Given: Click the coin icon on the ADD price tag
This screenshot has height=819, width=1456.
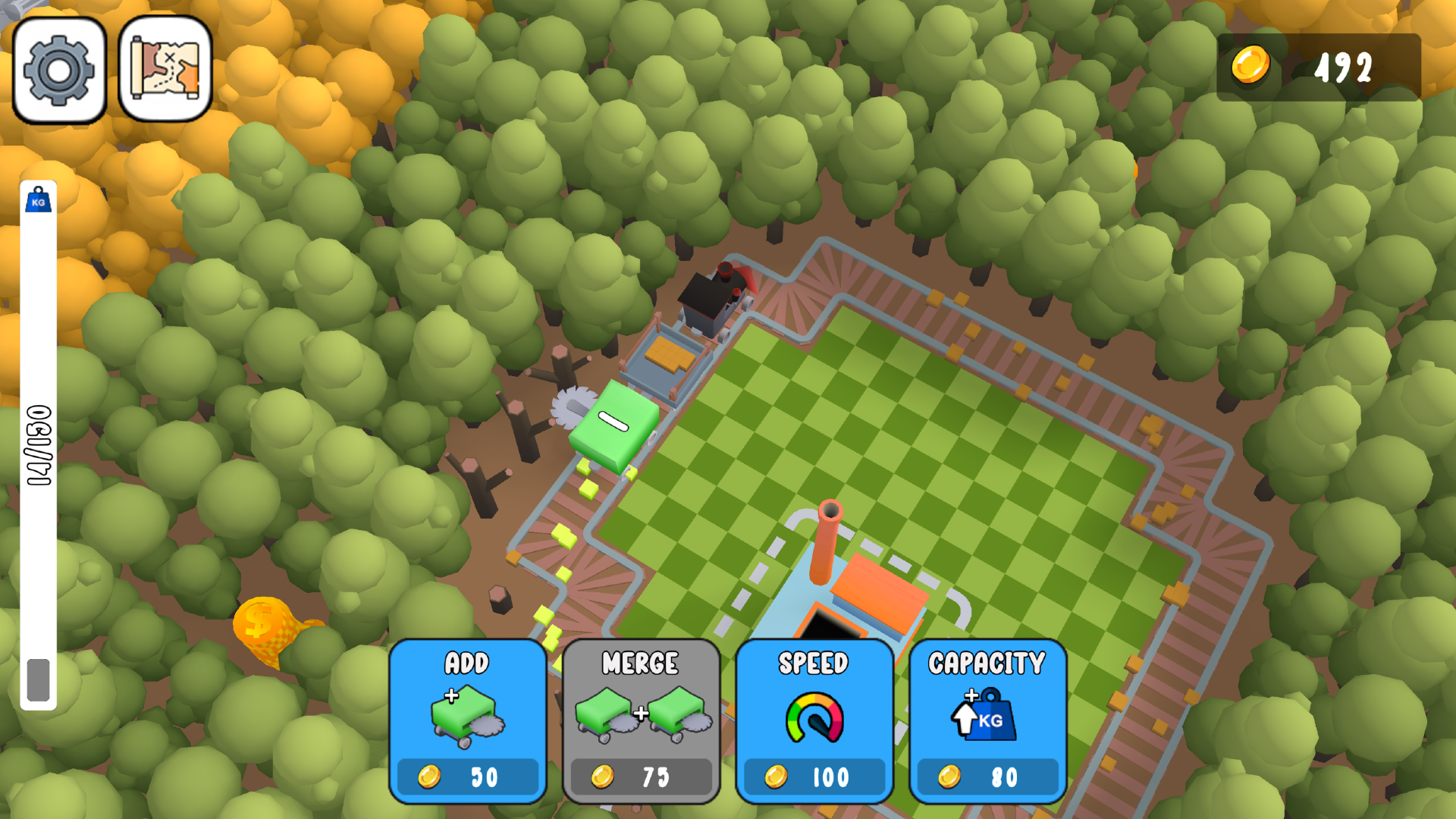Looking at the screenshot, I should pos(429,777).
